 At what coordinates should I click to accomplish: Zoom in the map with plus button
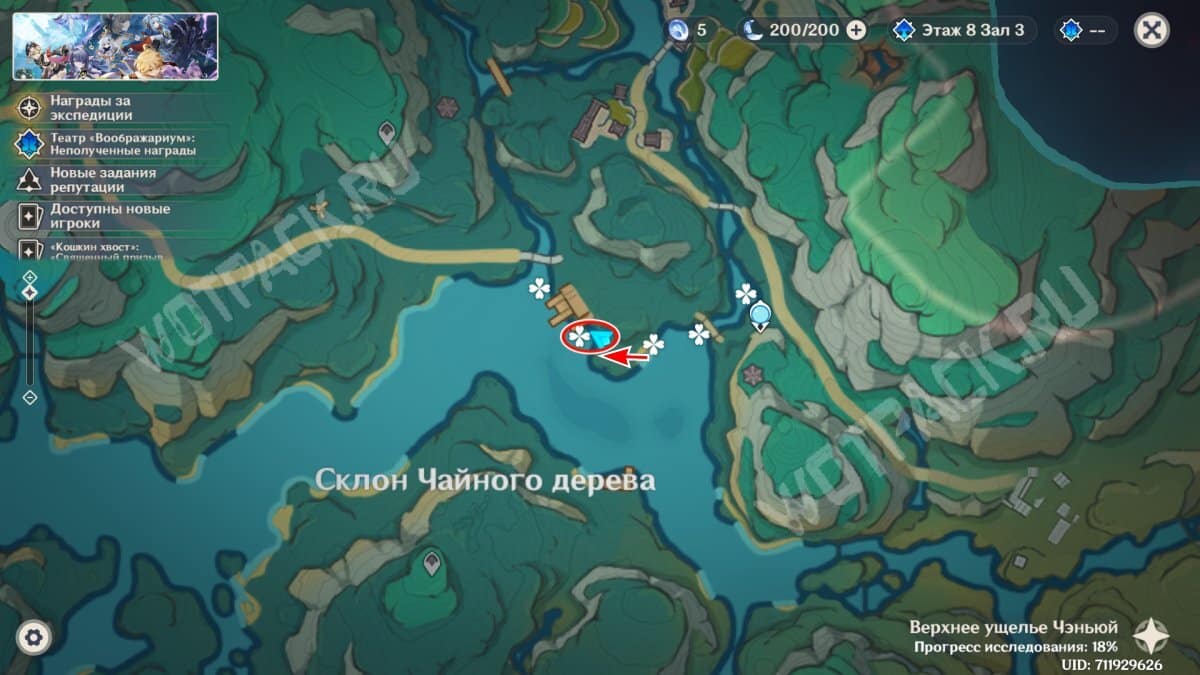click(x=30, y=277)
